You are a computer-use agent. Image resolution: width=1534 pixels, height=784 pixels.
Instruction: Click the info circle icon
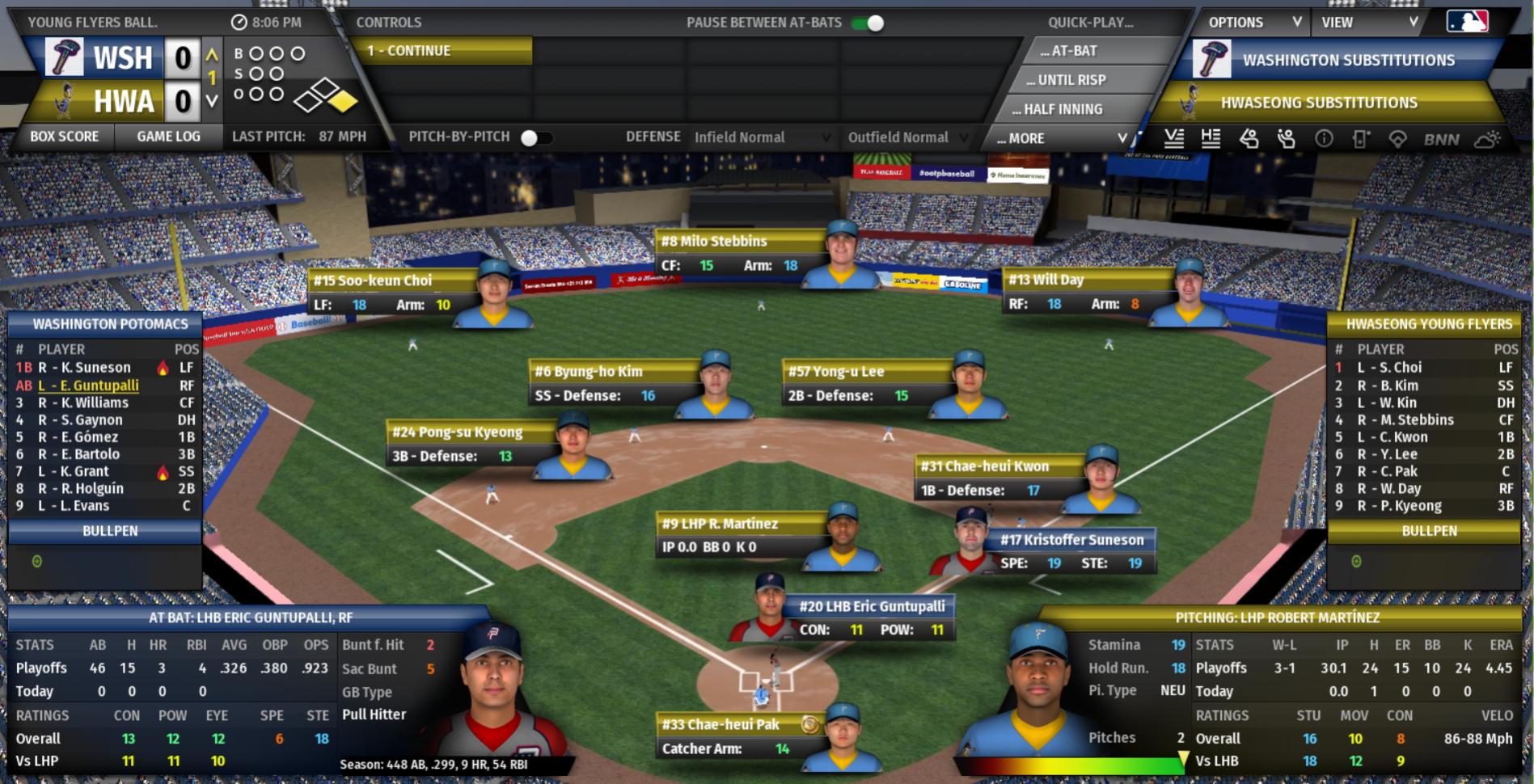pyautogui.click(x=1324, y=139)
